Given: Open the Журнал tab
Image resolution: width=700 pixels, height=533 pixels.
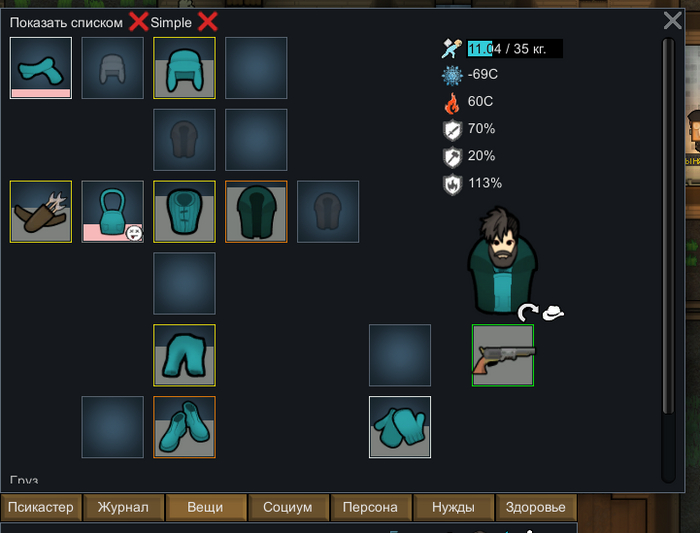Looking at the screenshot, I should [x=123, y=507].
